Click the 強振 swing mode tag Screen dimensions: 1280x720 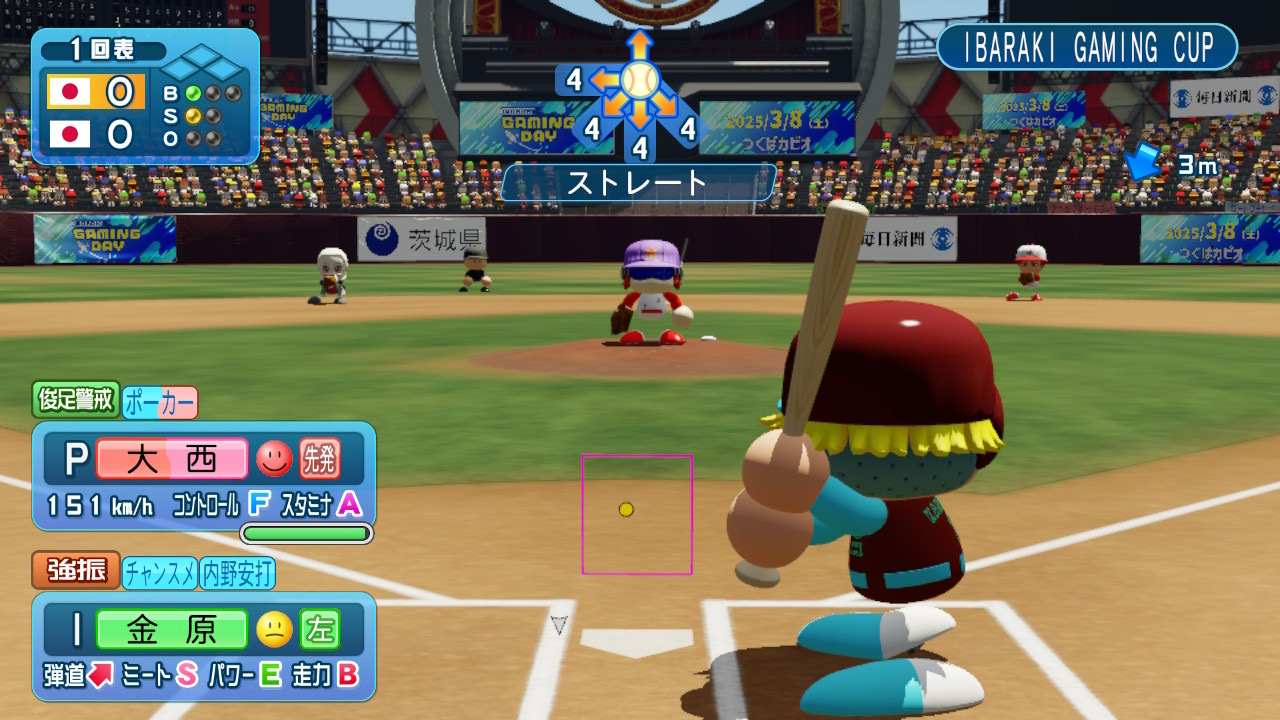point(76,572)
